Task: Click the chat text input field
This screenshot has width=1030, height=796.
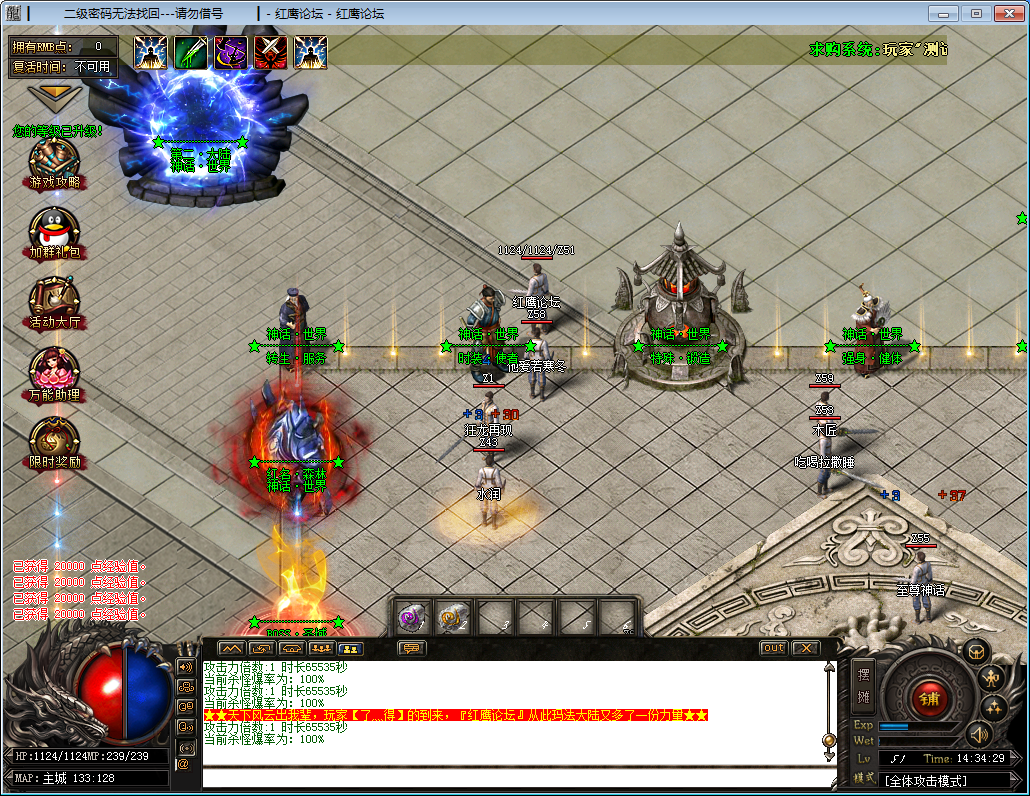Action: (515, 777)
